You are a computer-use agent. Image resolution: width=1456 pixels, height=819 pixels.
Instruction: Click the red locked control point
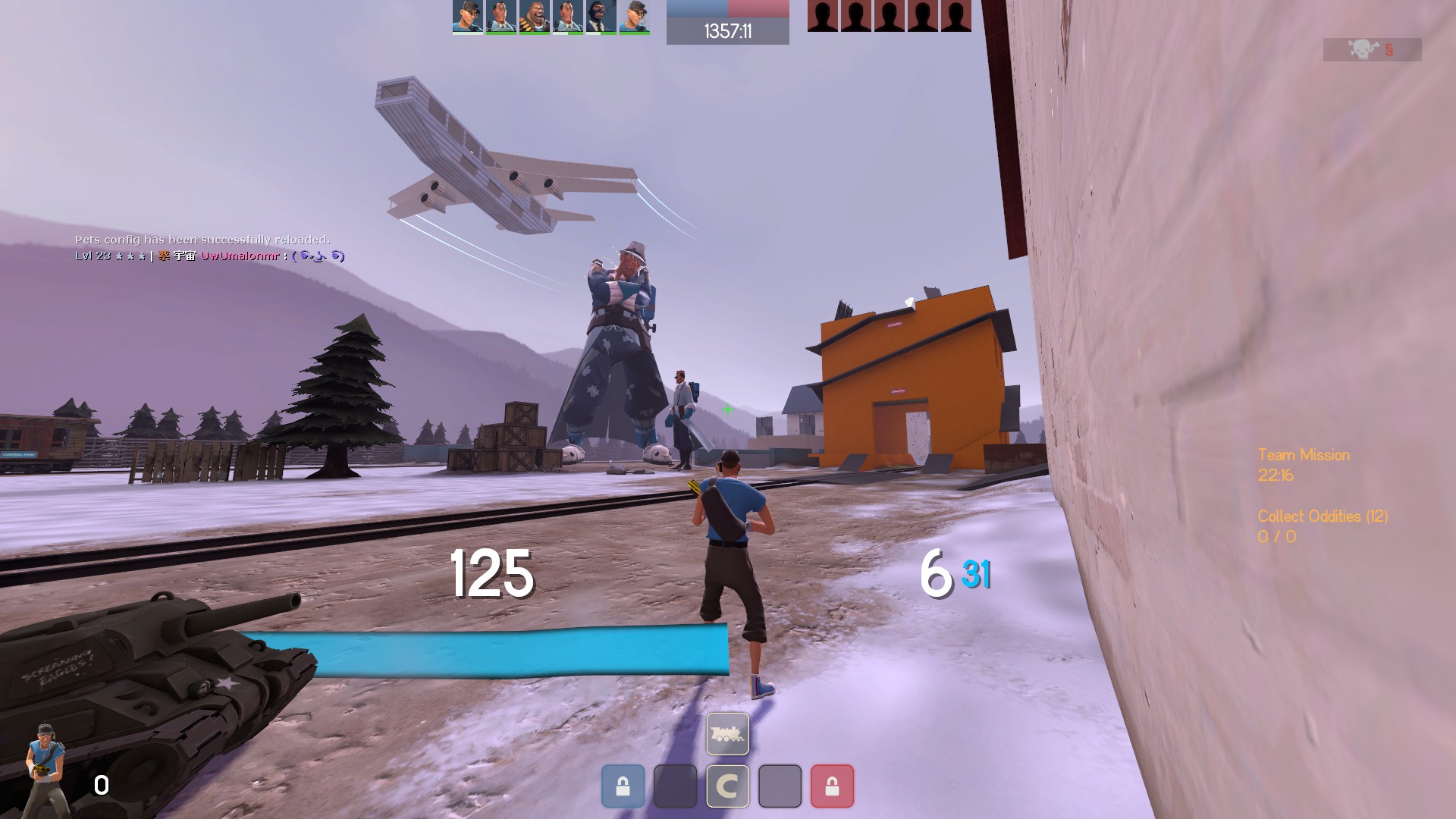pyautogui.click(x=832, y=786)
